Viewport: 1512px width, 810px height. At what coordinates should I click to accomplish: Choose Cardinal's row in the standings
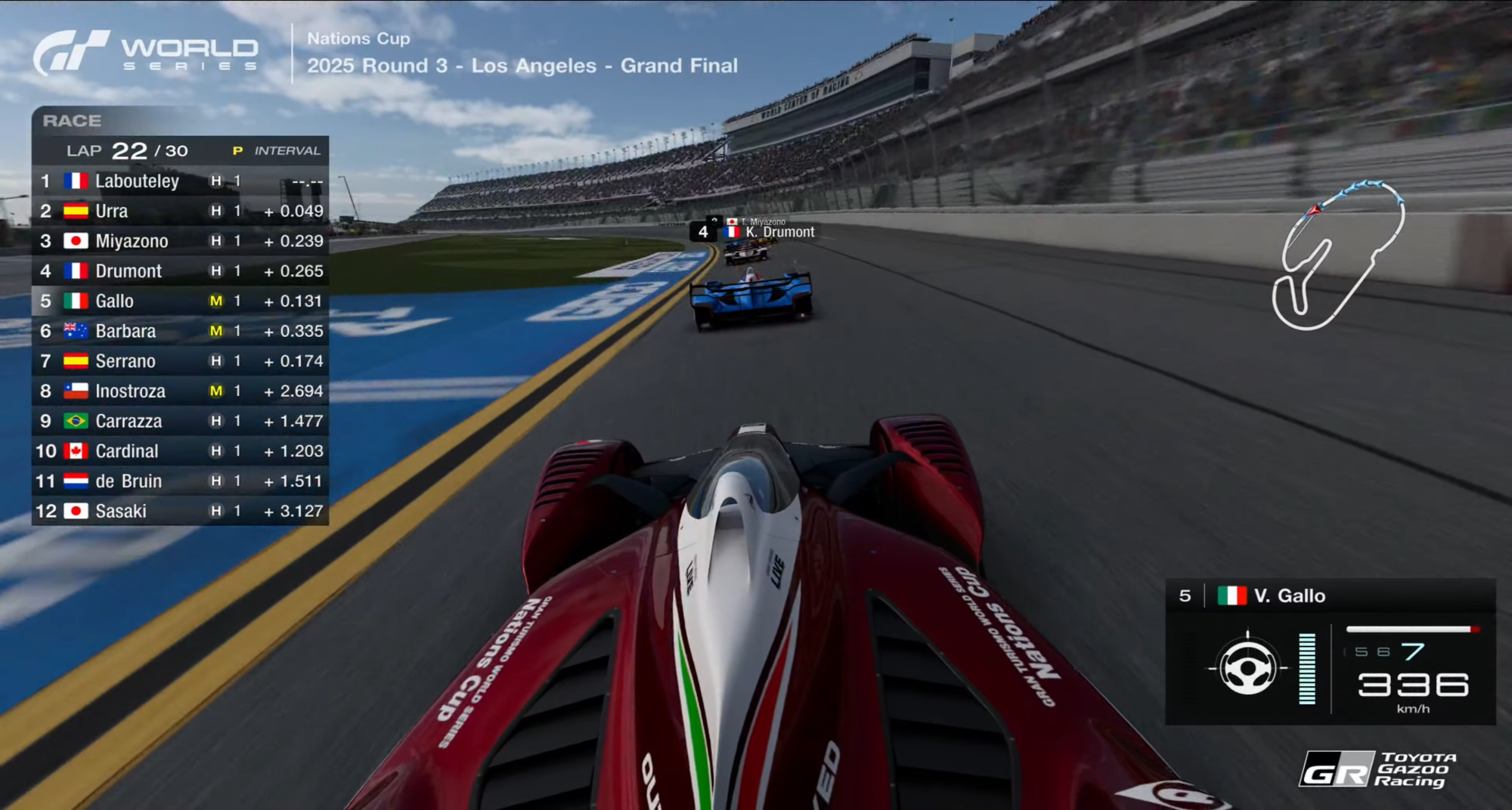coord(180,451)
